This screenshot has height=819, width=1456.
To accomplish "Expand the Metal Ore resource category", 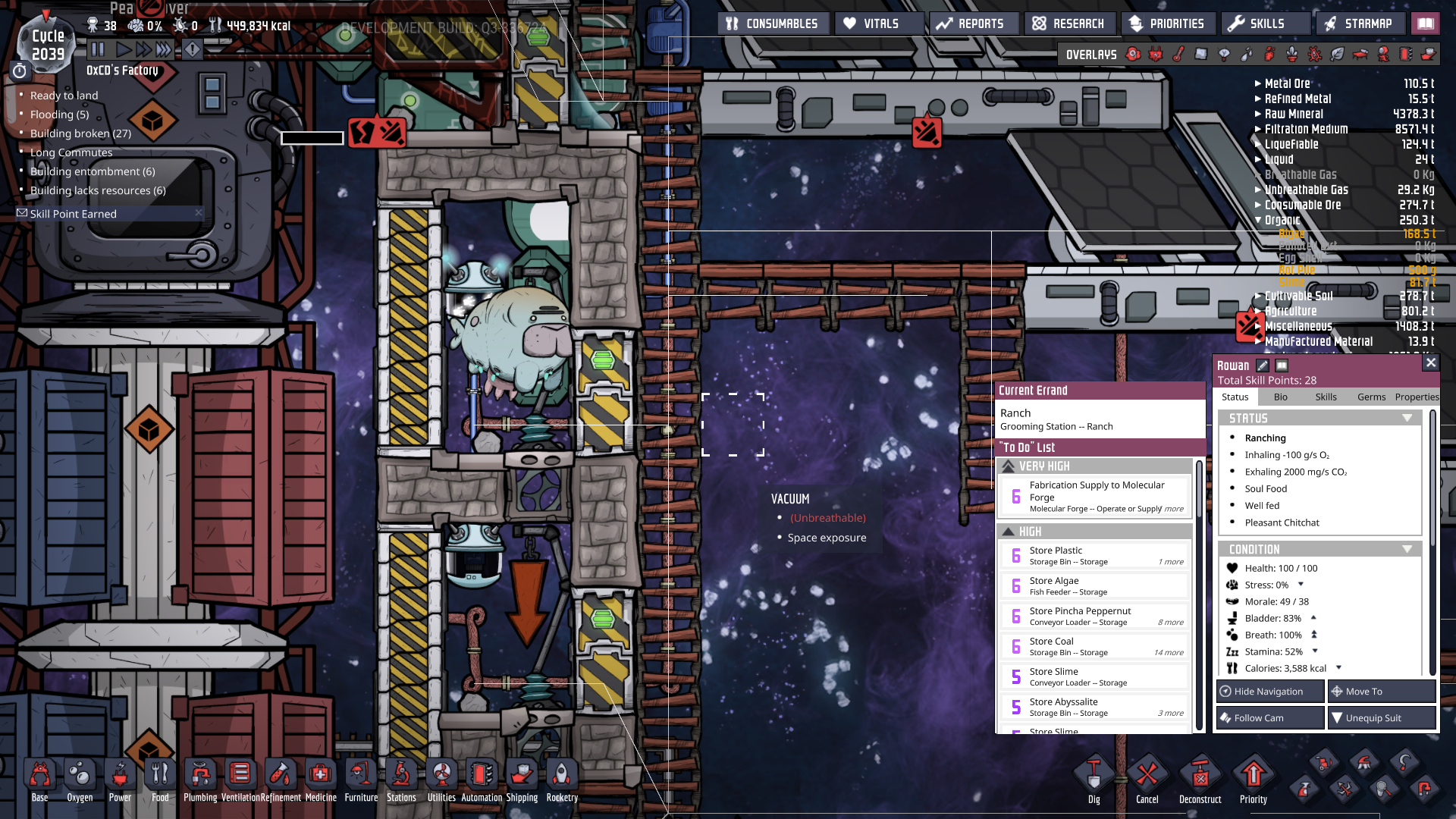I will (x=1258, y=83).
